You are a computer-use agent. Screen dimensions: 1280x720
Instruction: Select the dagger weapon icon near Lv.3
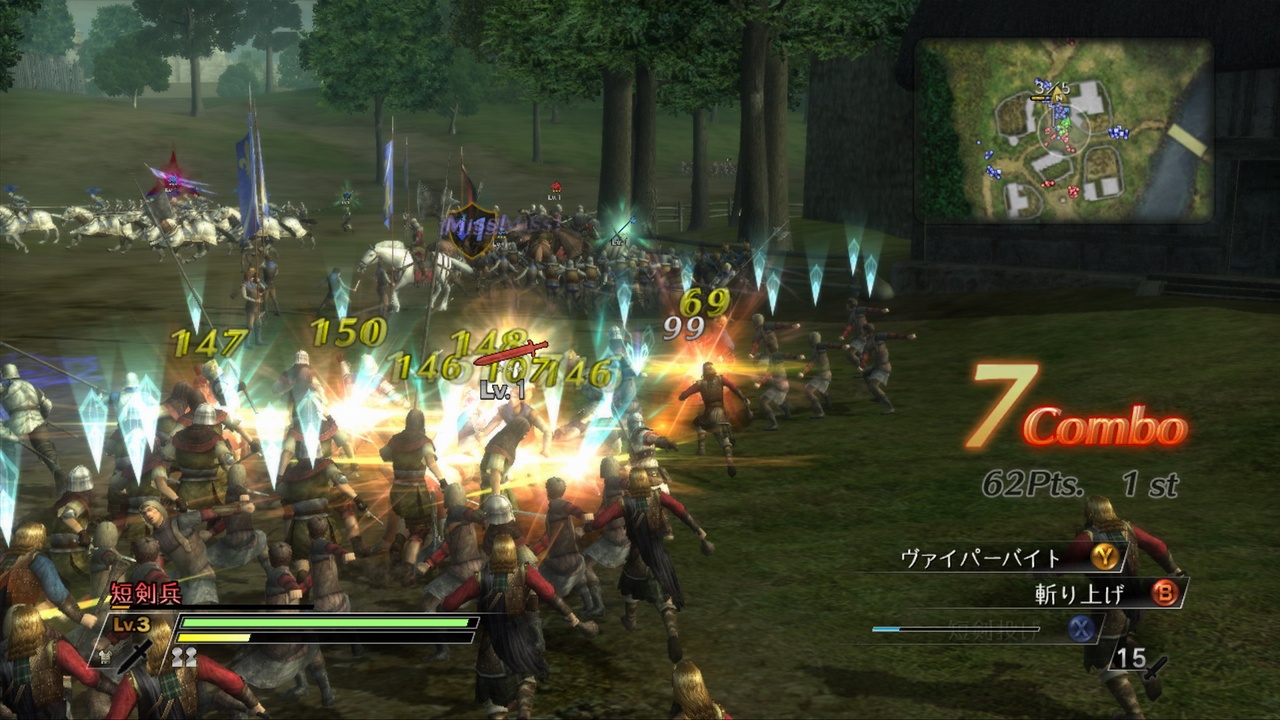click(x=133, y=656)
